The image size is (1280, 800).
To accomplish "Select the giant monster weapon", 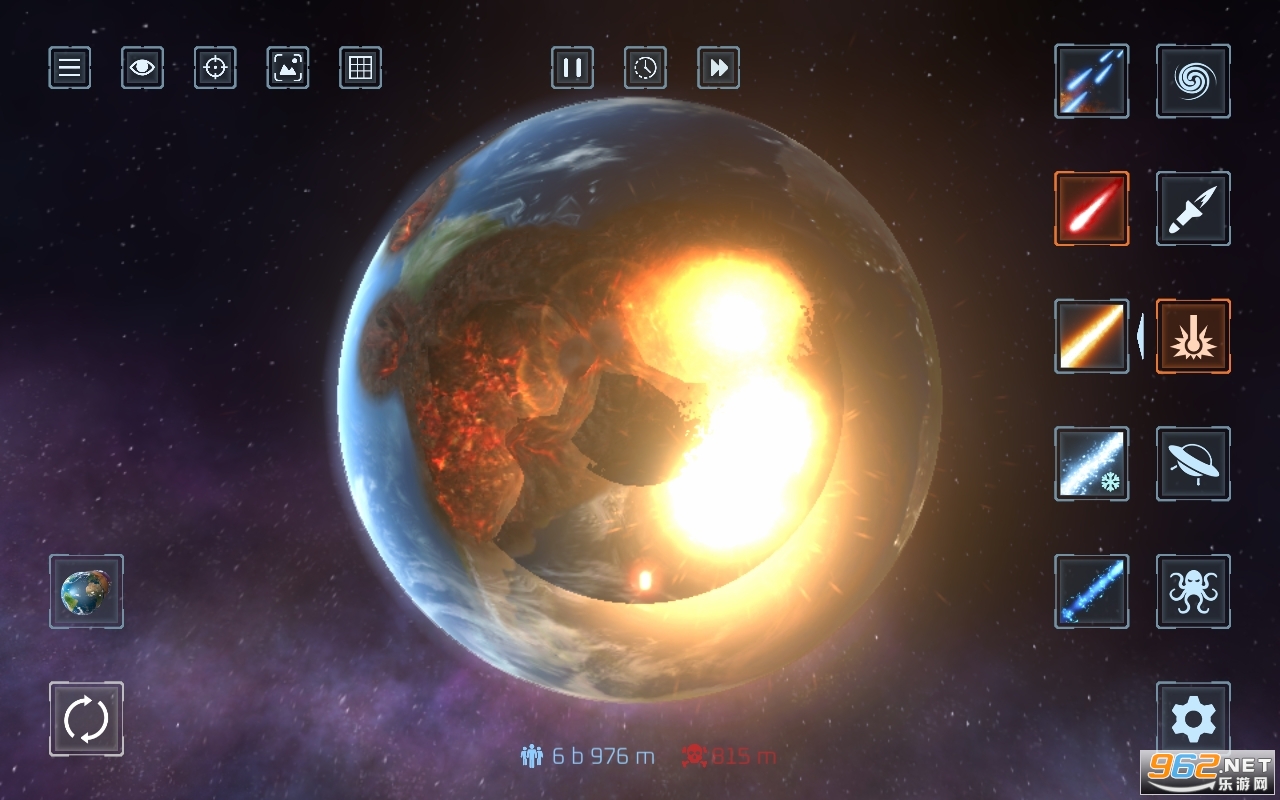I will (x=1192, y=593).
